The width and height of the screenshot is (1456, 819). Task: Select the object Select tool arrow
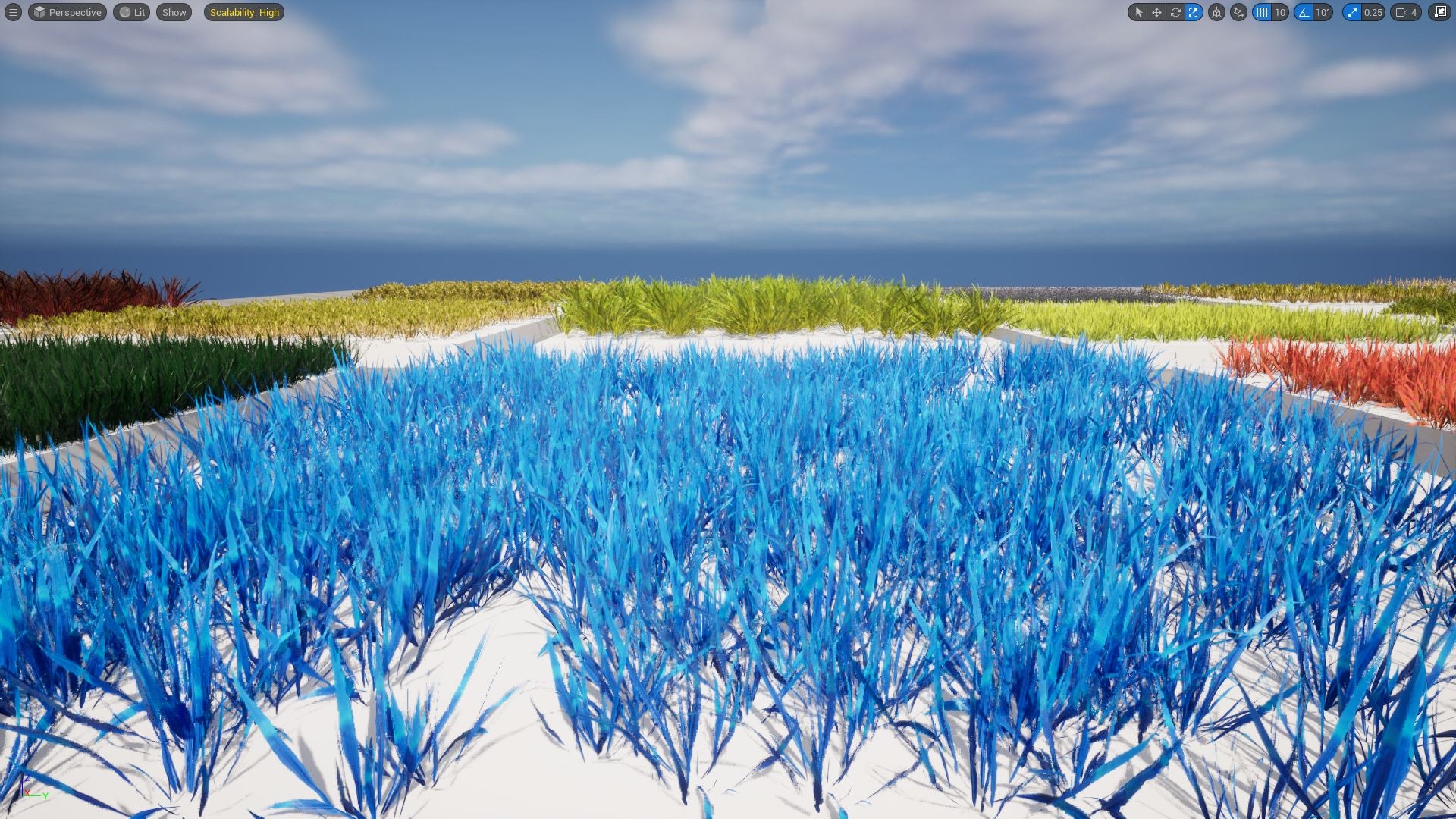pyautogui.click(x=1139, y=12)
